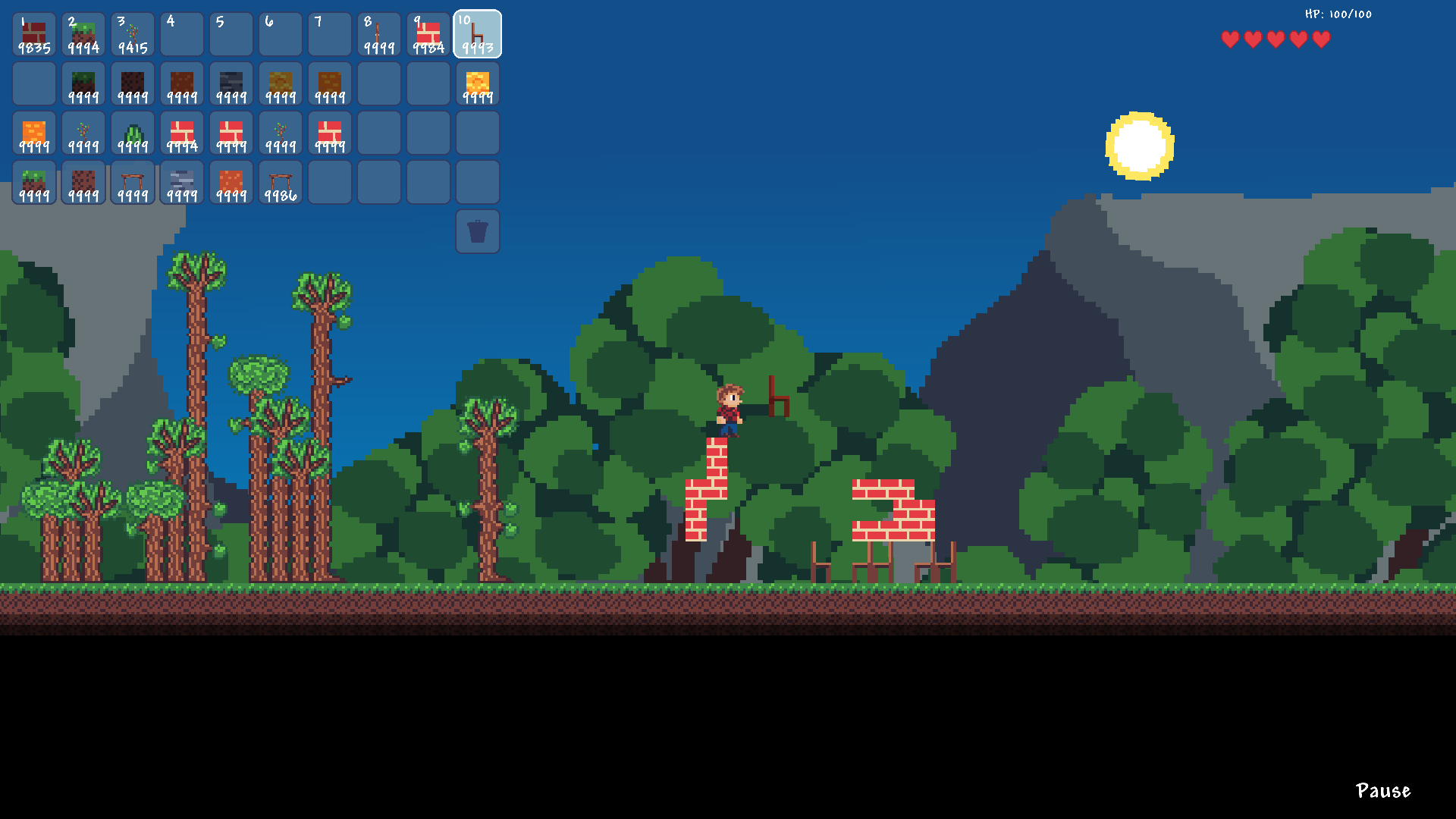Select the dark red brick hotbar slot 1
Image resolution: width=1456 pixels, height=819 pixels.
34,35
